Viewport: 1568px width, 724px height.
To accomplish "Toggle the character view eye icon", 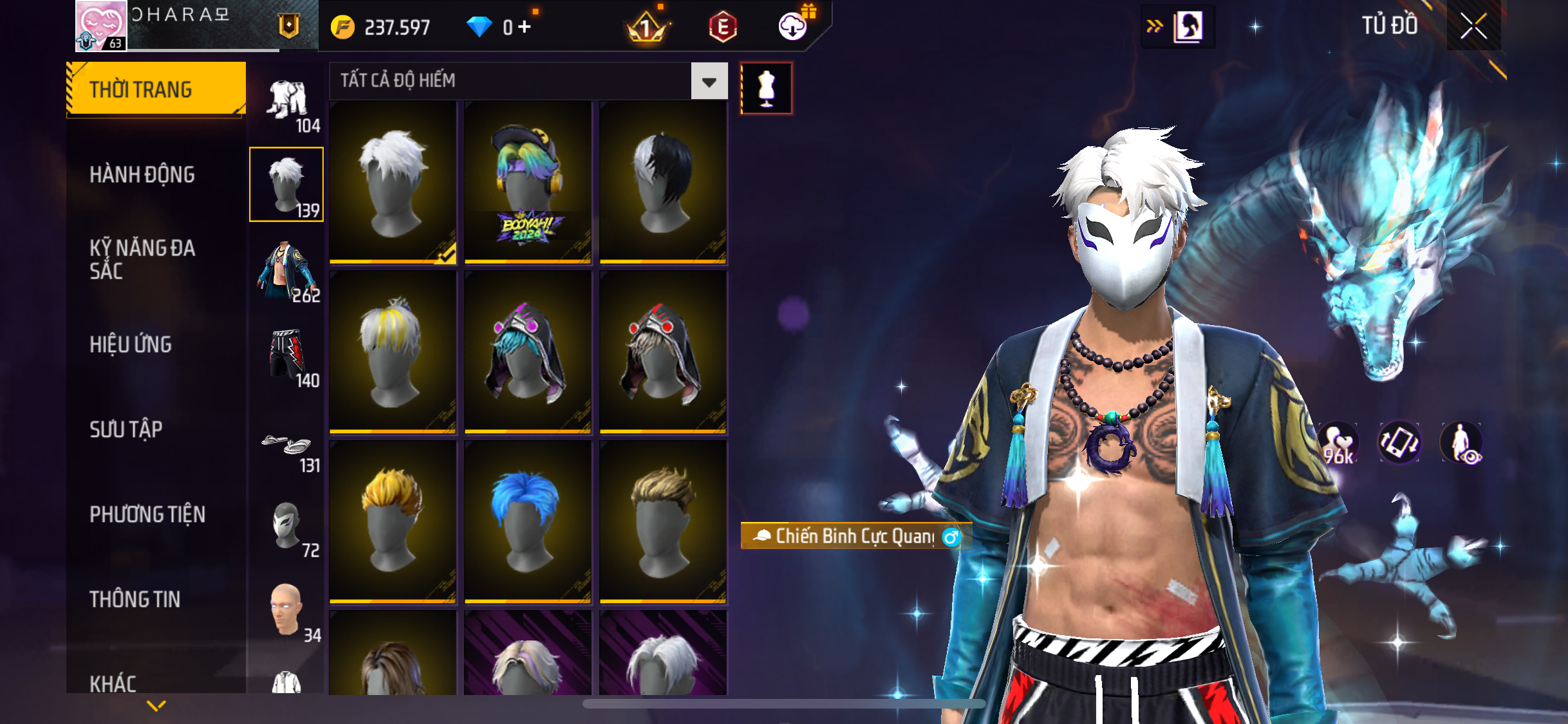I will (1461, 443).
